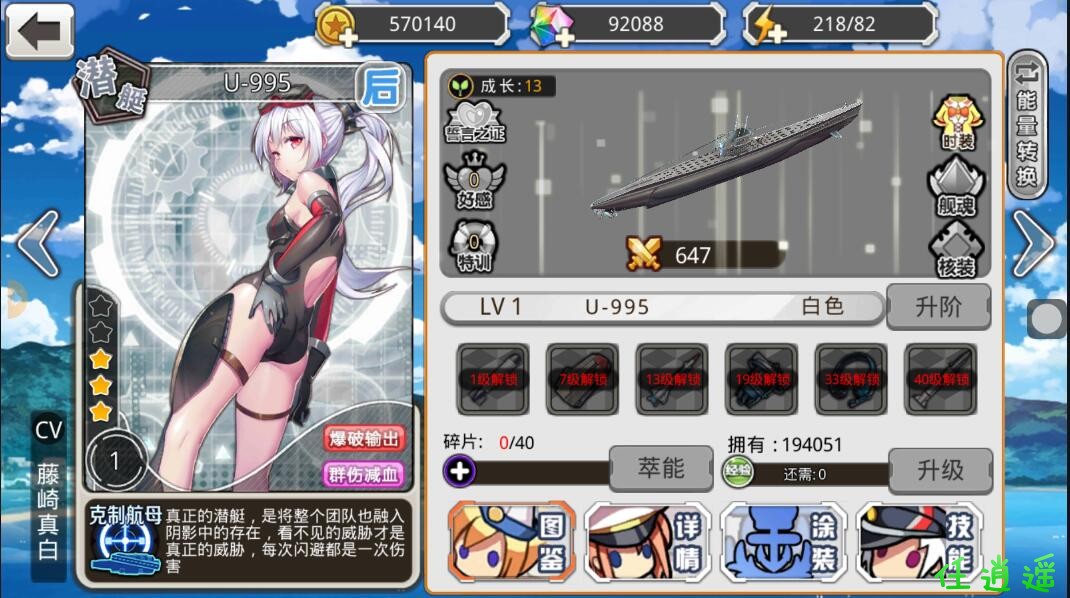
Task: Open the 能量转换 energy conversion panel
Action: point(1027,125)
